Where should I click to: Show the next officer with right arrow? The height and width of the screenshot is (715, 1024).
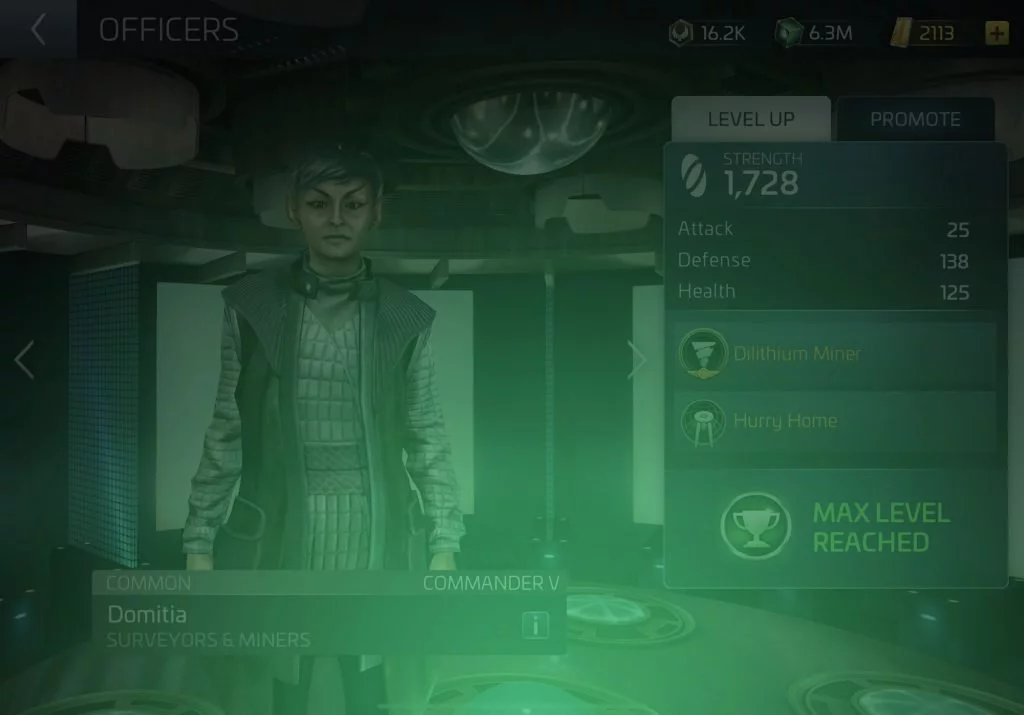pos(636,360)
